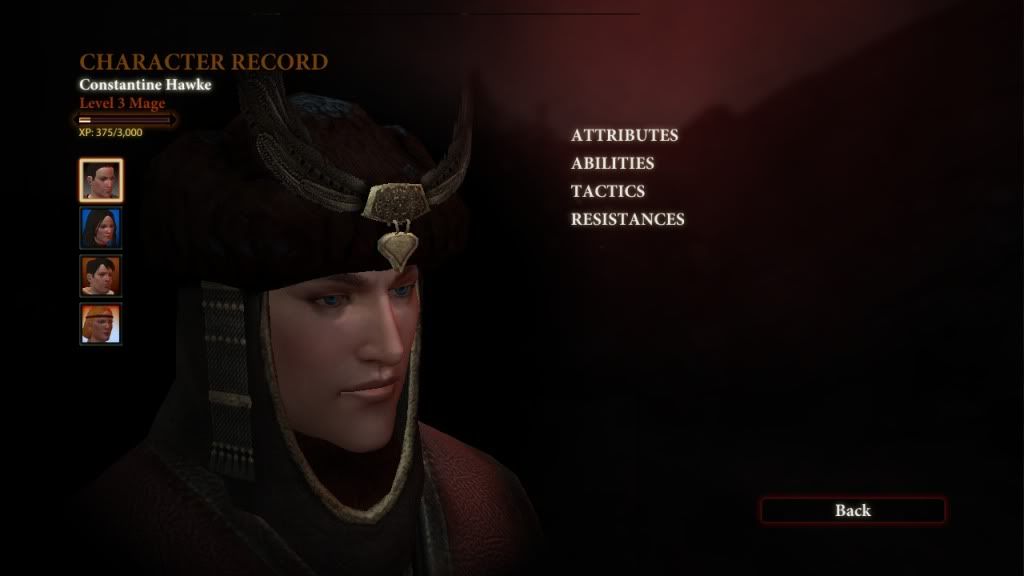Image resolution: width=1024 pixels, height=576 pixels.
Task: Open the Tactics section
Action: click(607, 191)
